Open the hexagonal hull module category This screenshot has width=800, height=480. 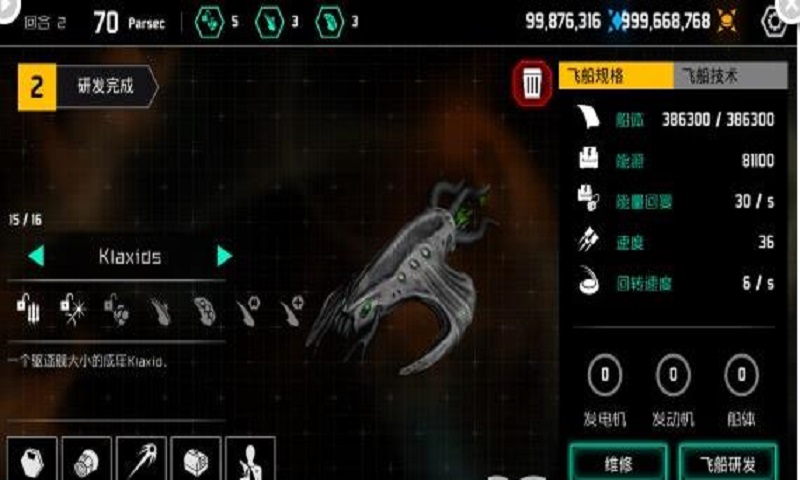32,460
